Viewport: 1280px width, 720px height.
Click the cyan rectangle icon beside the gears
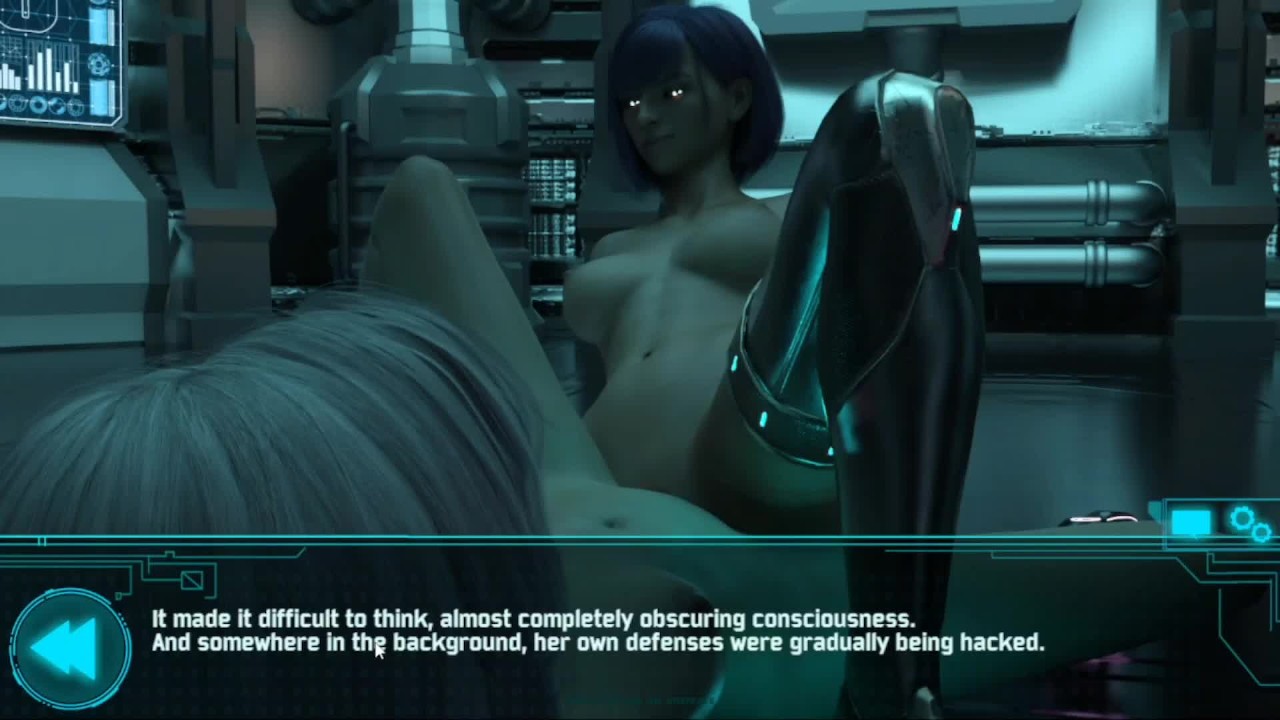1191,523
